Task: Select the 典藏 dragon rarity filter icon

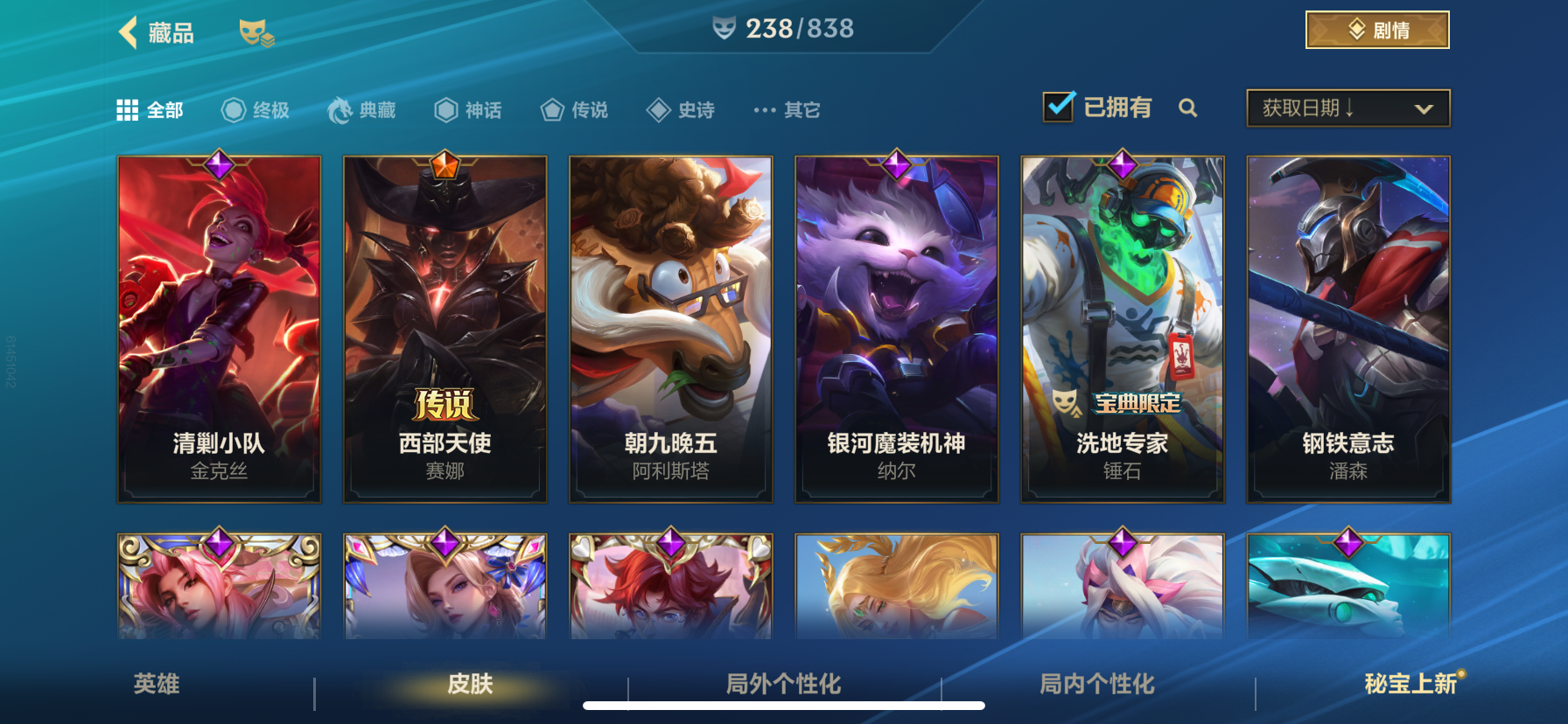Action: click(x=341, y=109)
